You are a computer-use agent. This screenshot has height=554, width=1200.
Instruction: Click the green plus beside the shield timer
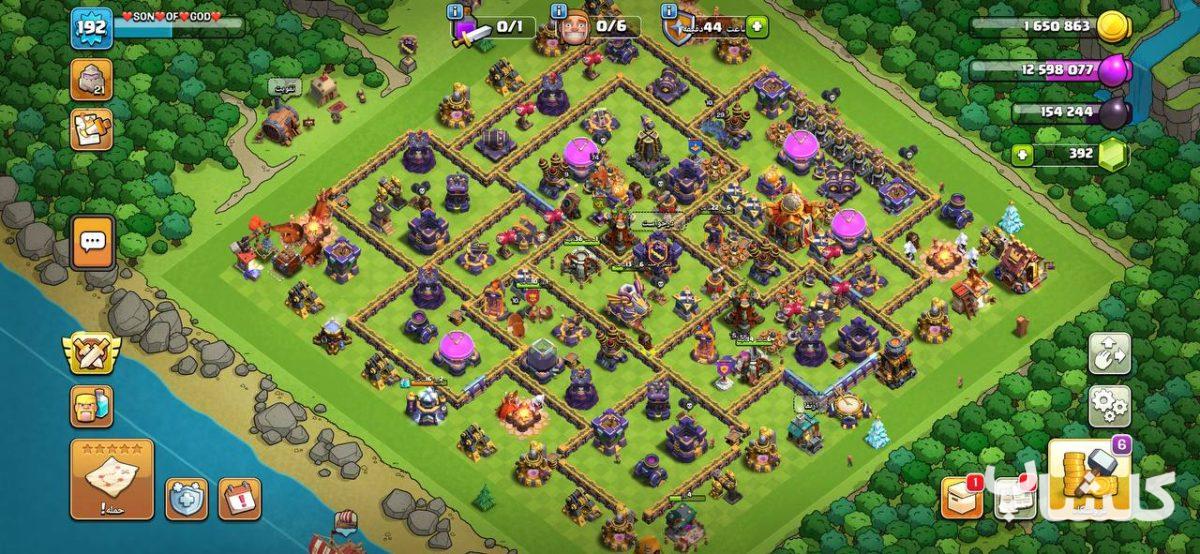pos(754,27)
